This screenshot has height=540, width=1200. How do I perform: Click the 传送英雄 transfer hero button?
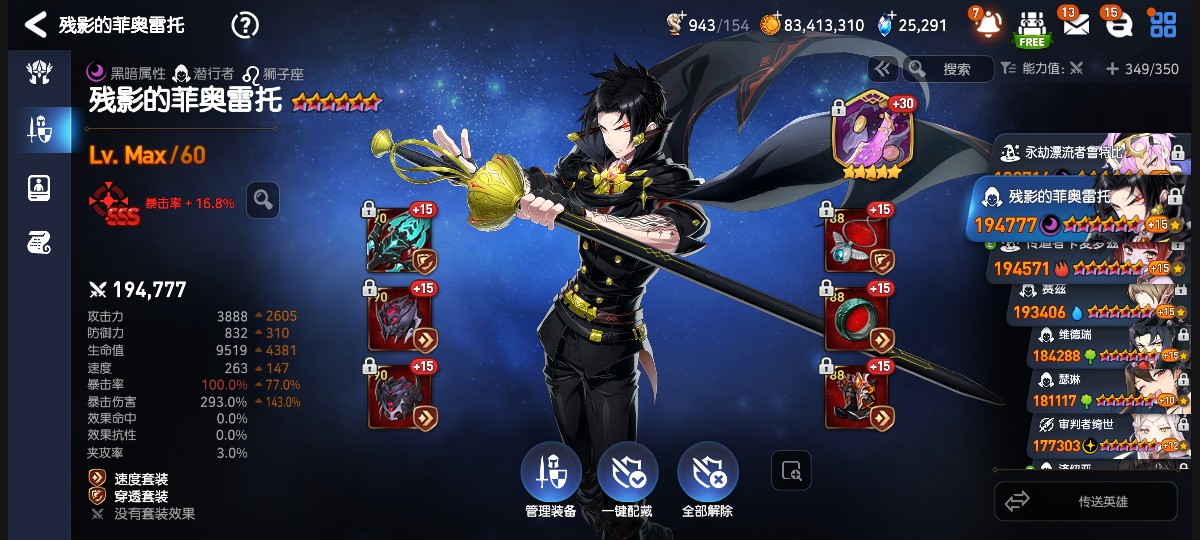pos(1086,501)
